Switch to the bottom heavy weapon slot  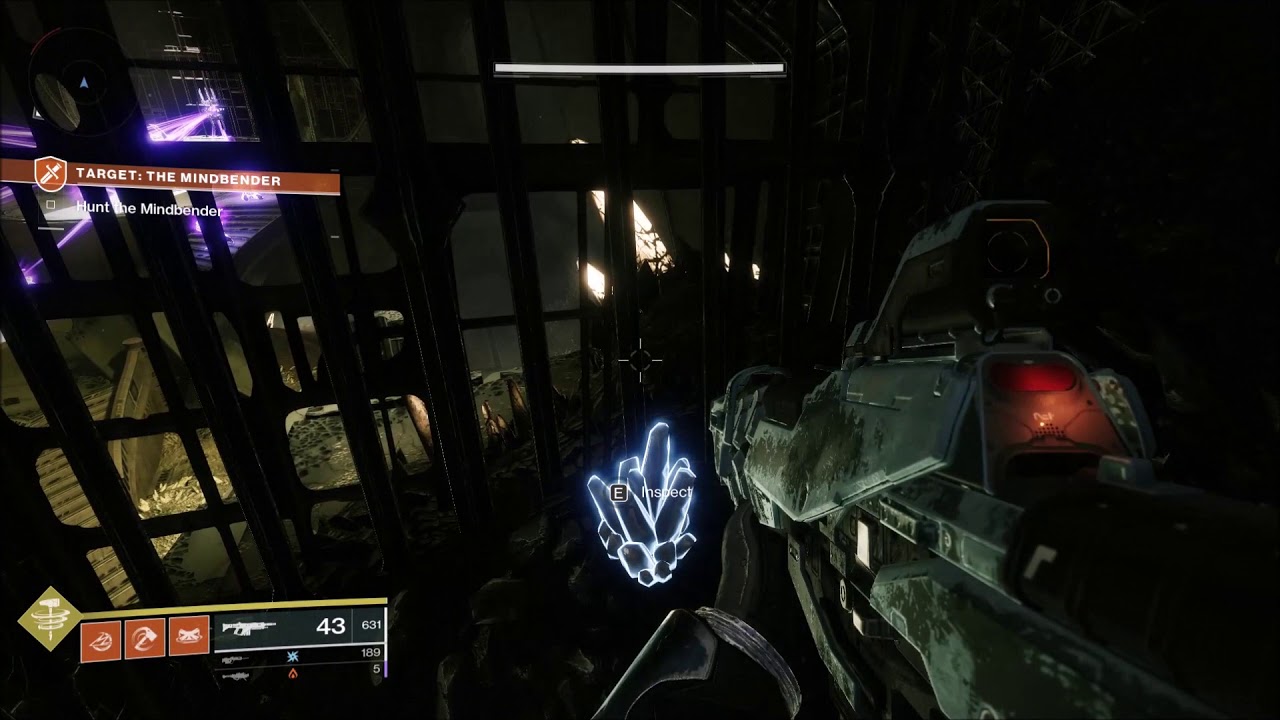pyautogui.click(x=298, y=675)
